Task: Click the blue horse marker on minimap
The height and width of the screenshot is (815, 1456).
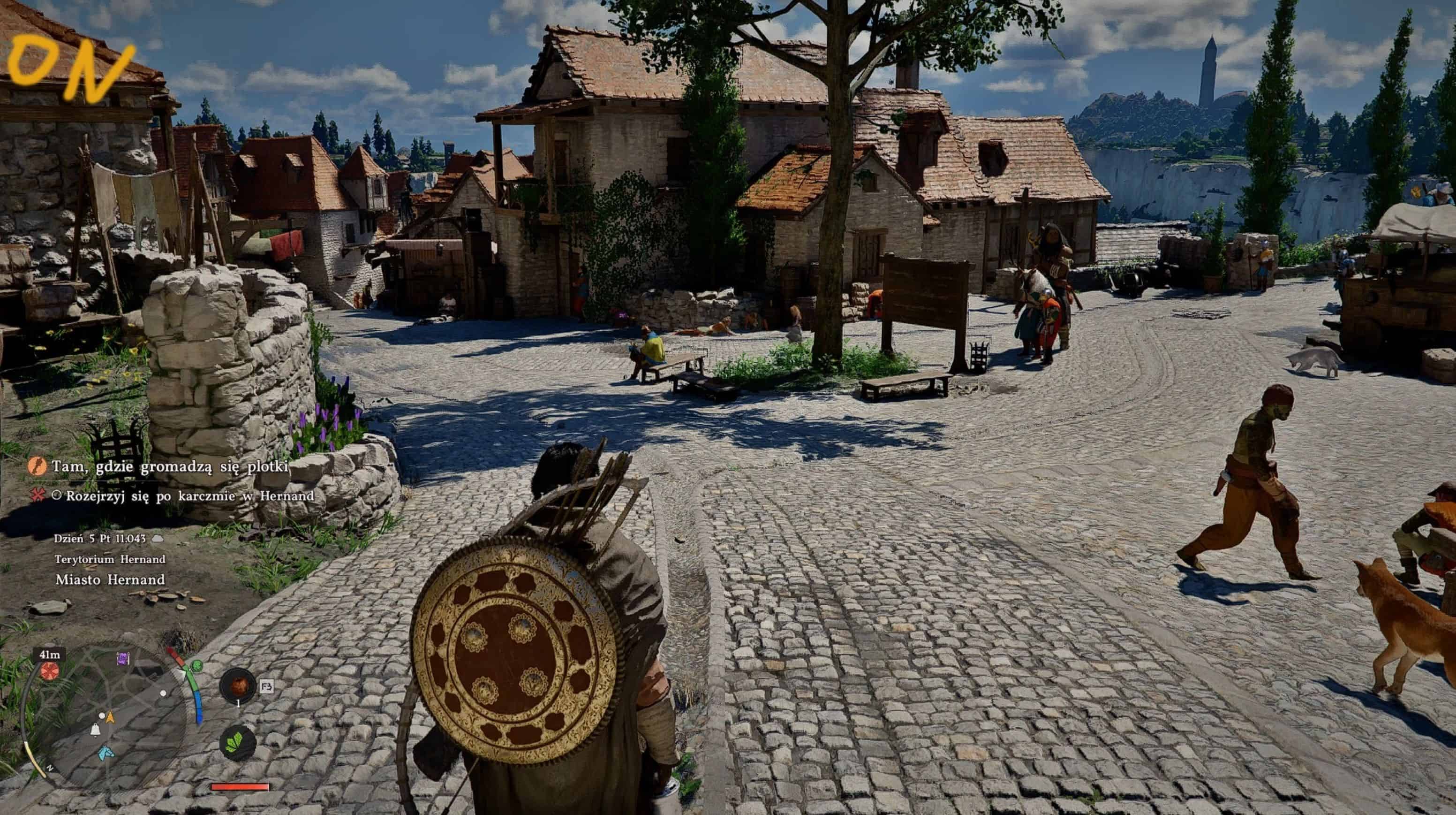Action: 105,753
